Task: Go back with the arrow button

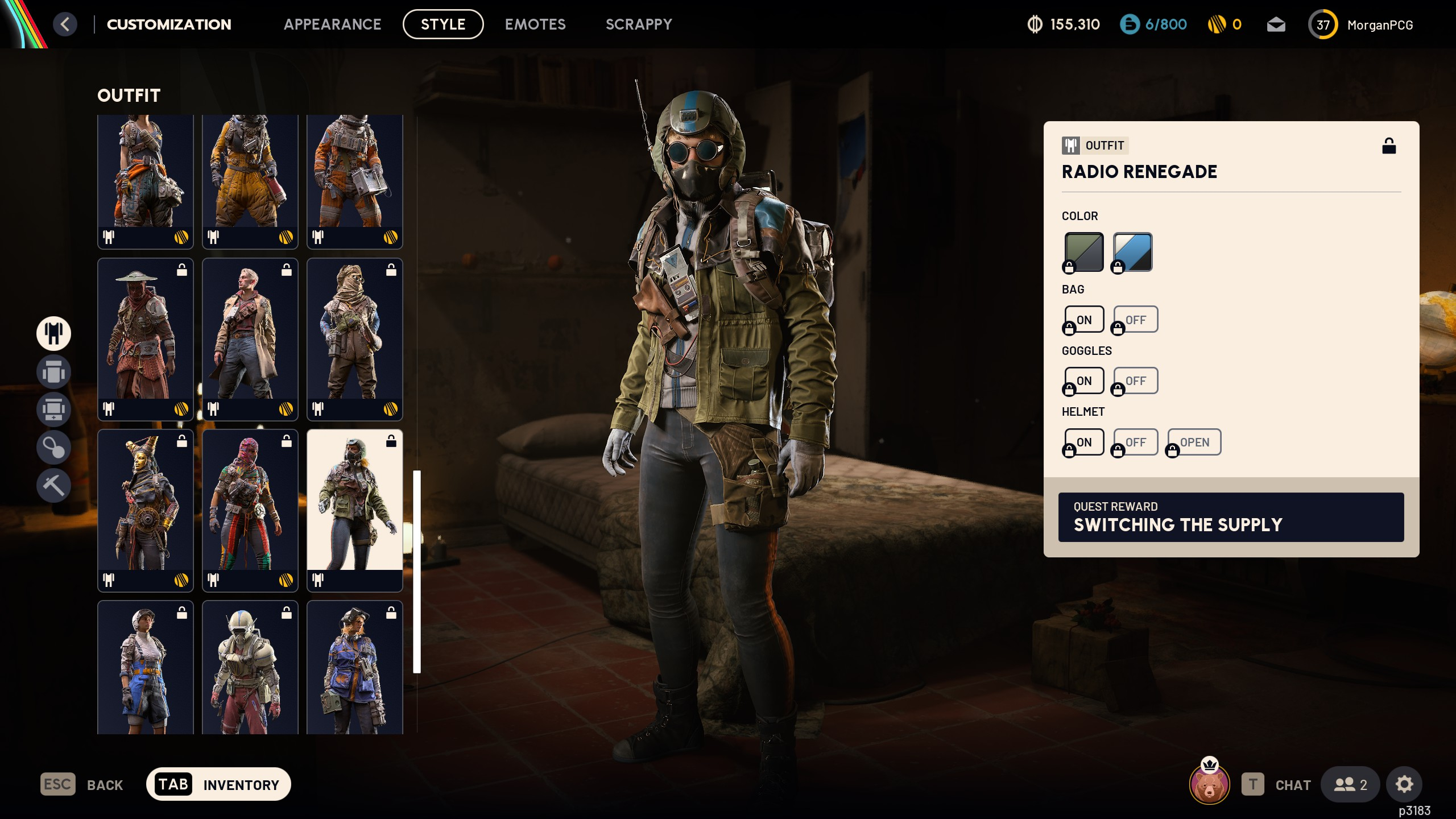Action: pyautogui.click(x=65, y=24)
